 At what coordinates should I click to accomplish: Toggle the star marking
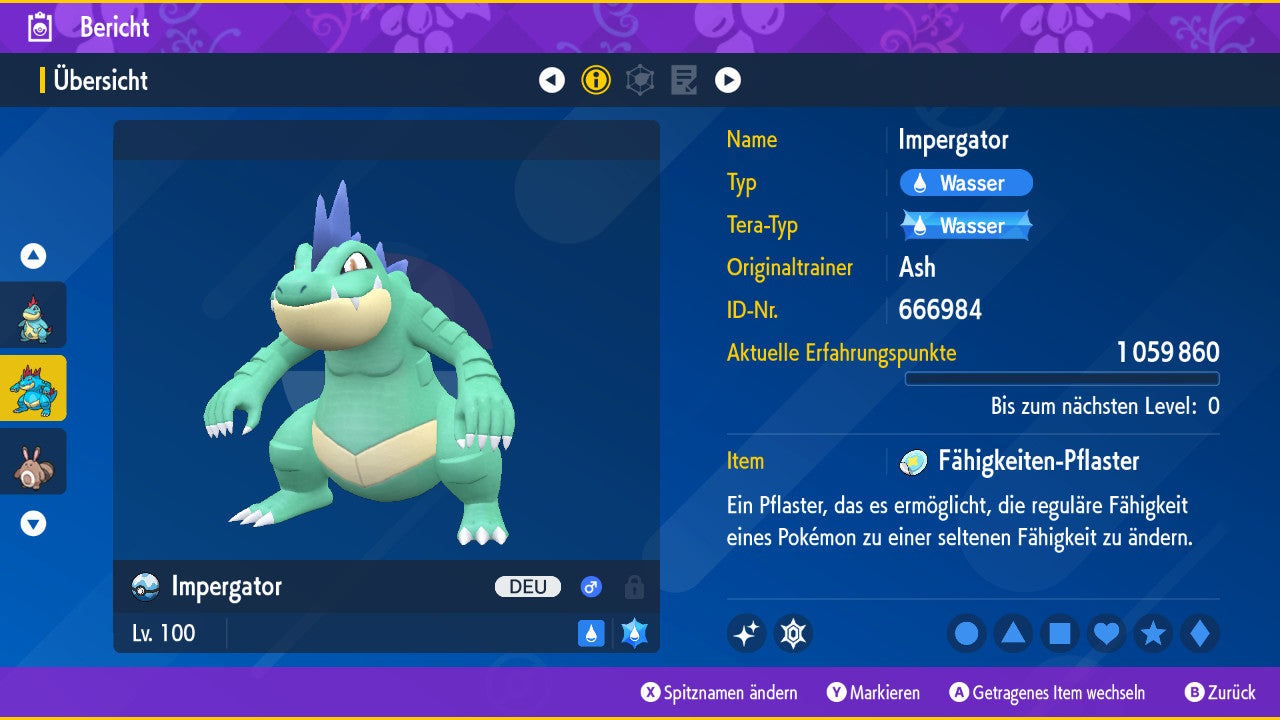(x=1153, y=633)
